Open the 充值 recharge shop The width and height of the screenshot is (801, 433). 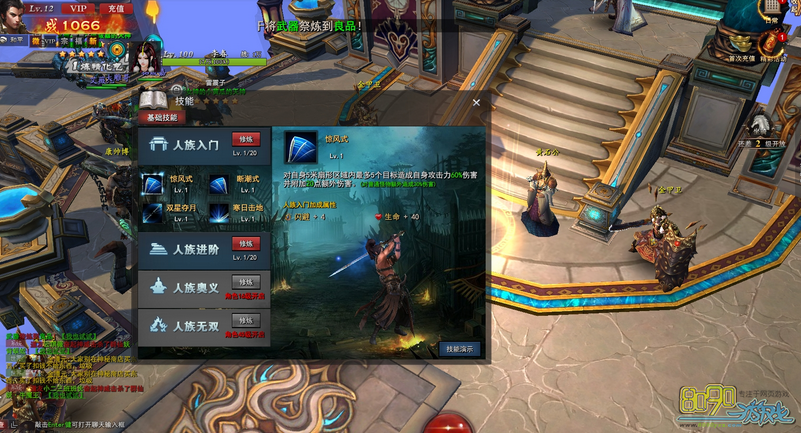pyautogui.click(x=116, y=8)
